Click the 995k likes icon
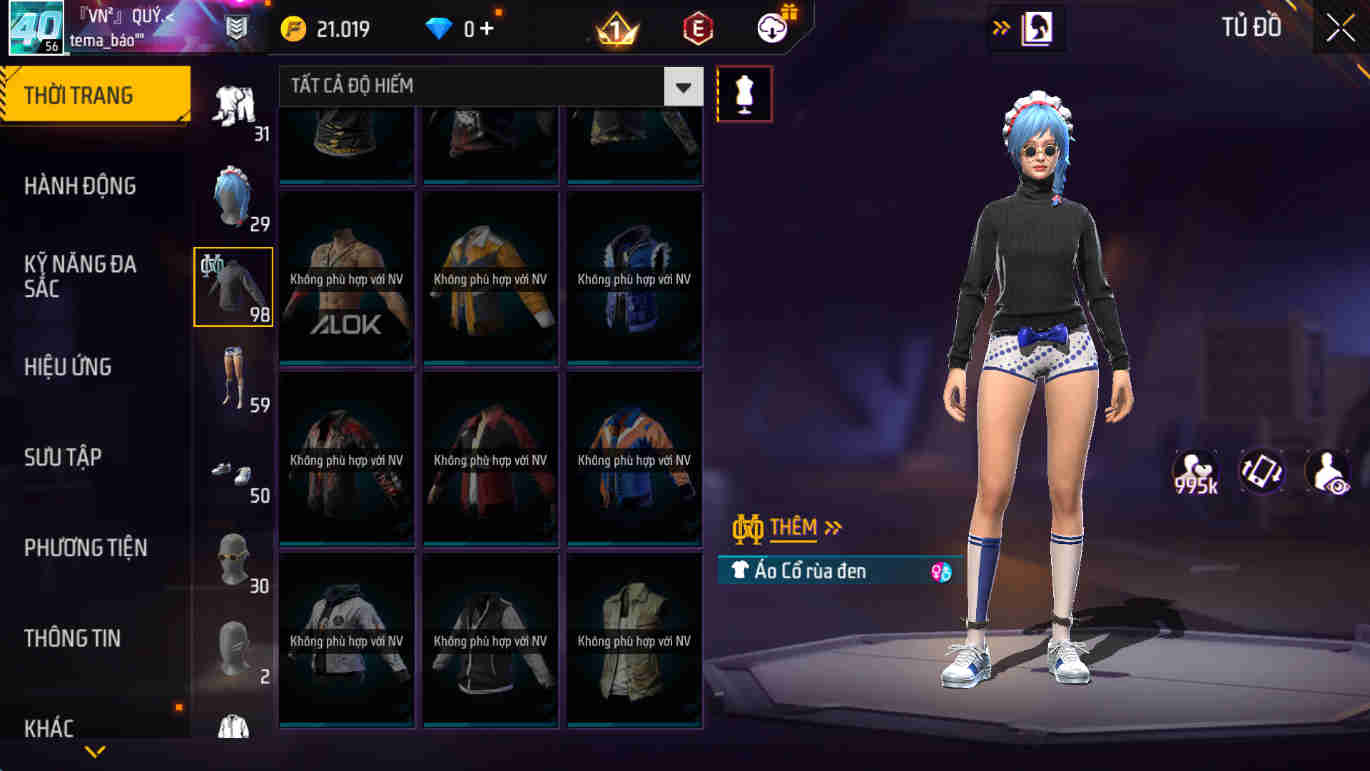Viewport: 1370px width, 771px height. tap(1195, 470)
